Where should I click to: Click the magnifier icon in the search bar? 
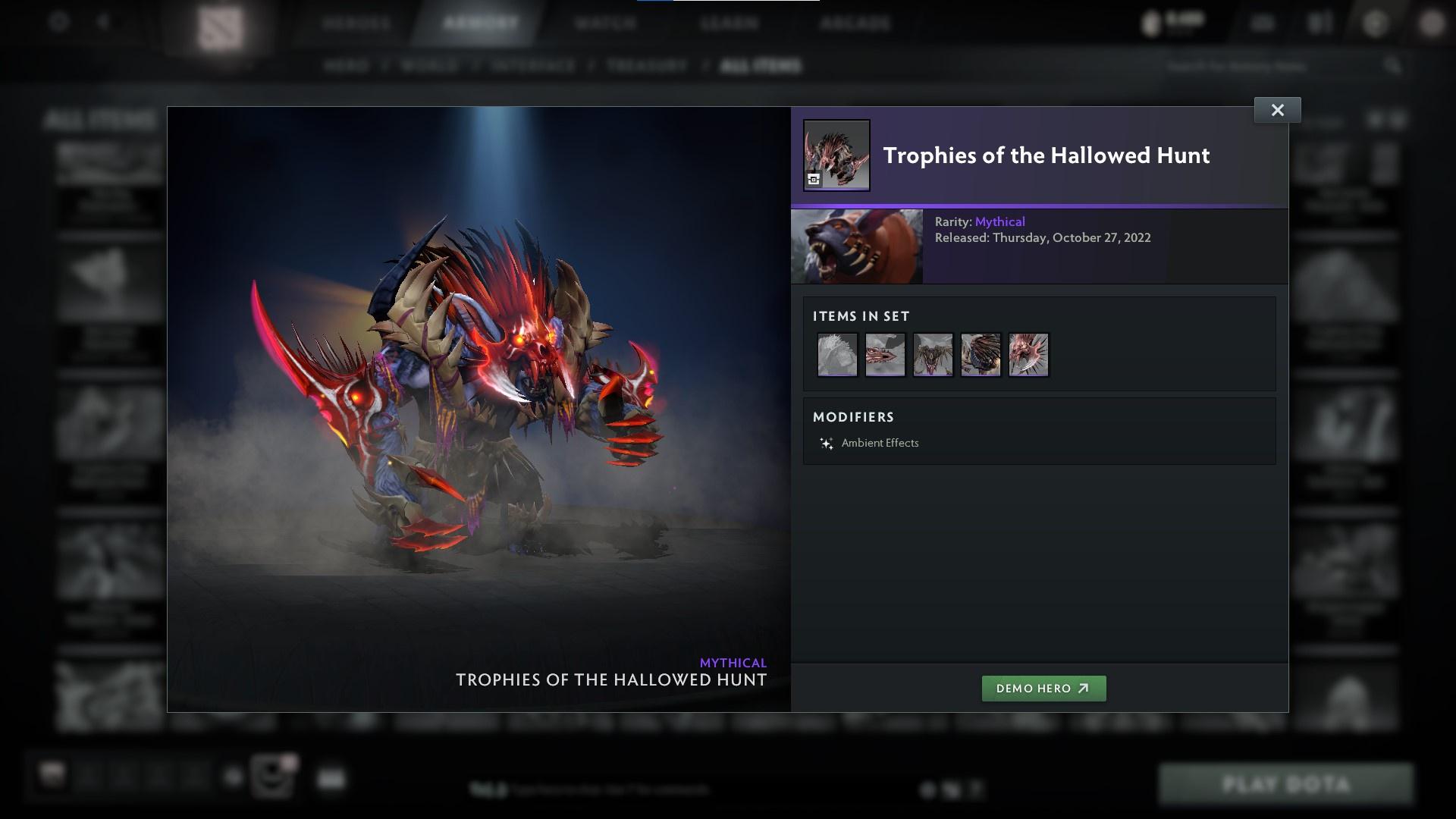tap(1394, 66)
